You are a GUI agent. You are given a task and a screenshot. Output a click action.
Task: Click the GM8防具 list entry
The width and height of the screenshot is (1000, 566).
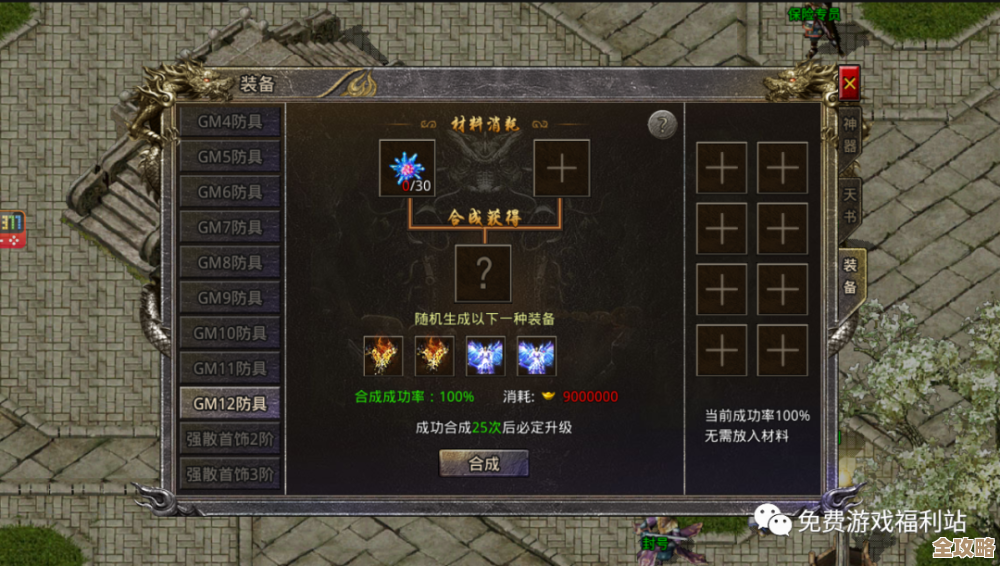pyautogui.click(x=229, y=263)
